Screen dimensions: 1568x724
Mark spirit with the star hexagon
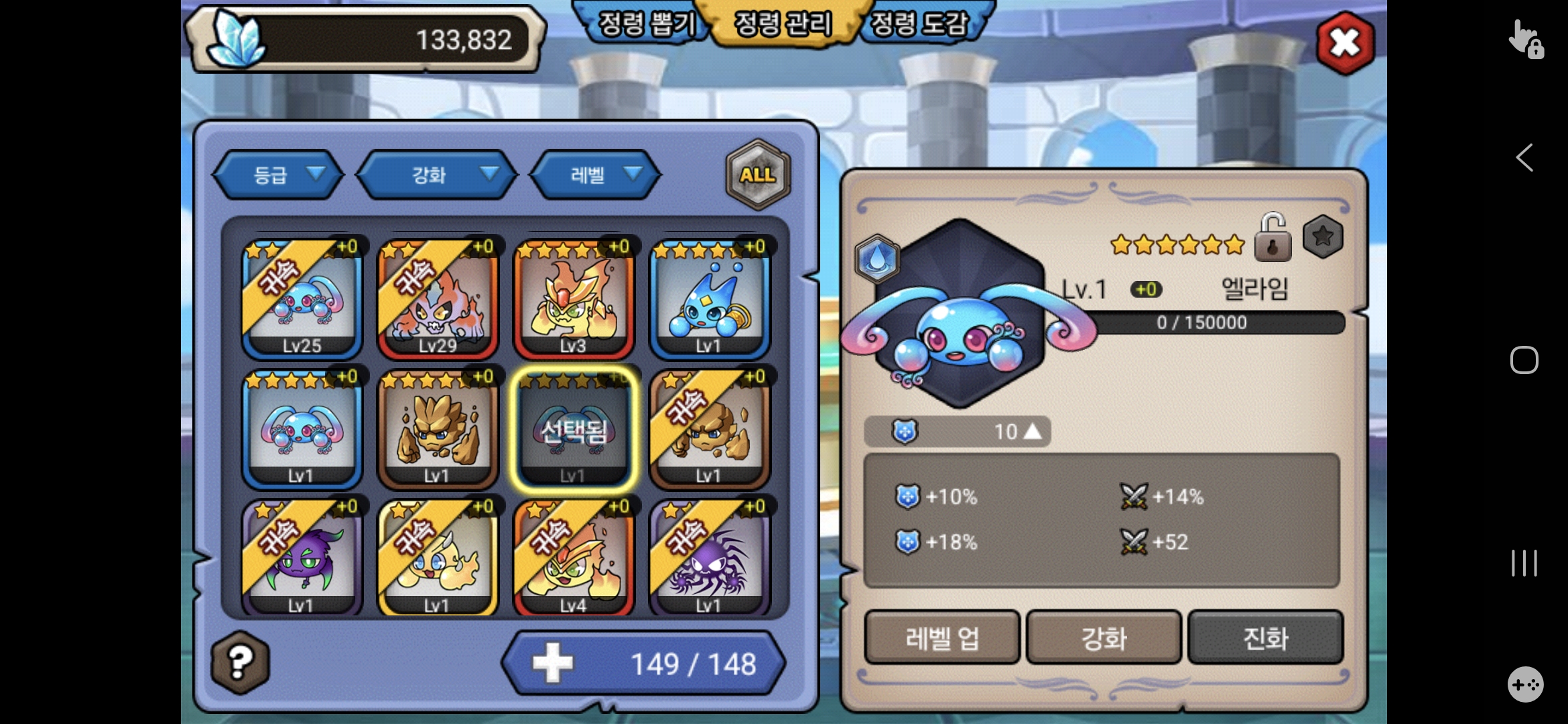(1323, 237)
